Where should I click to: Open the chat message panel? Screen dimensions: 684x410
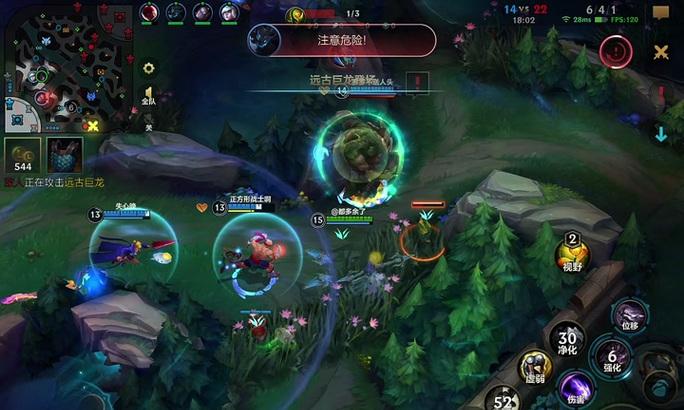click(x=661, y=14)
